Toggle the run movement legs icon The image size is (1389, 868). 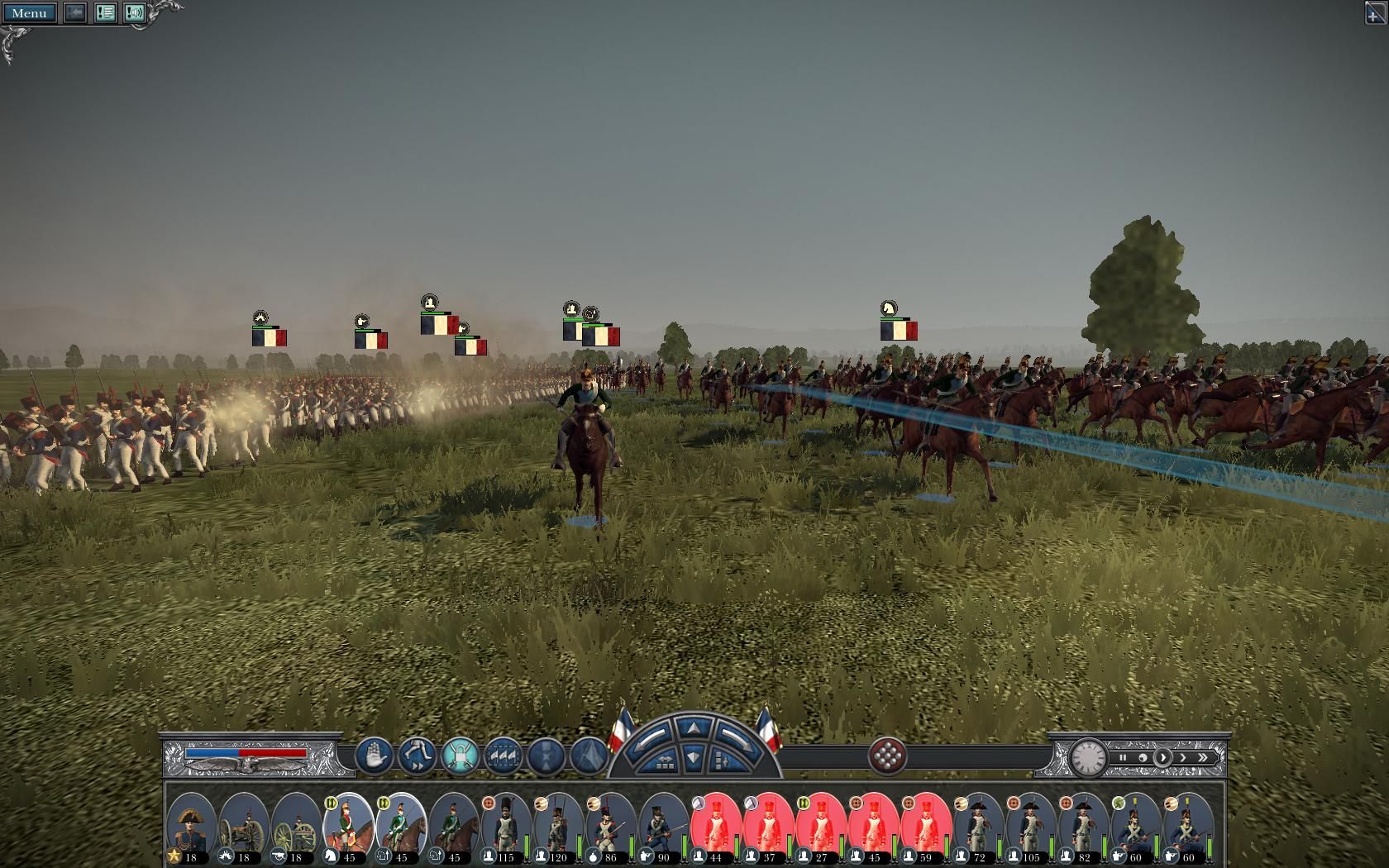coord(418,756)
